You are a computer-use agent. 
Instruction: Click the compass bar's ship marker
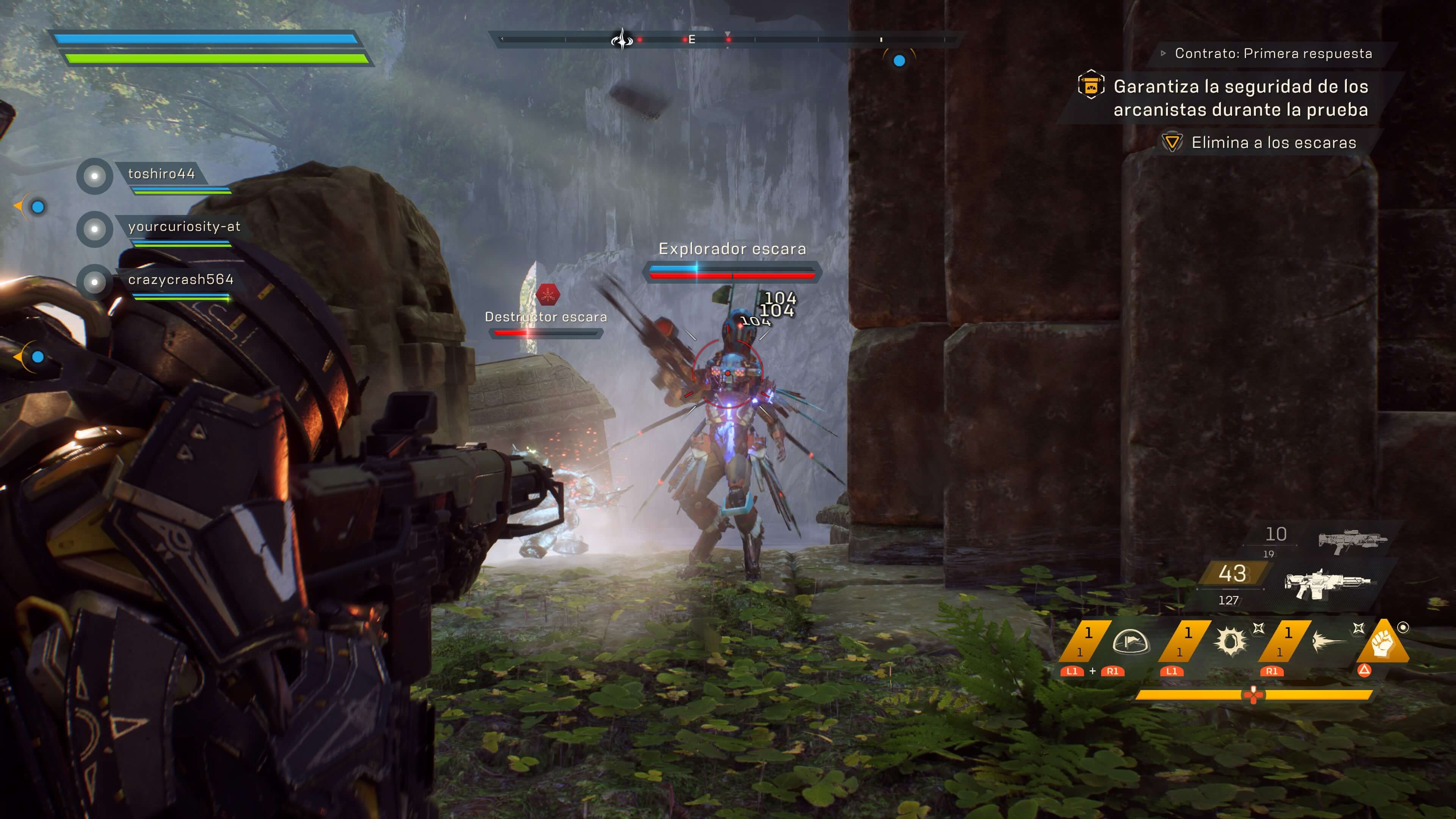coord(622,39)
